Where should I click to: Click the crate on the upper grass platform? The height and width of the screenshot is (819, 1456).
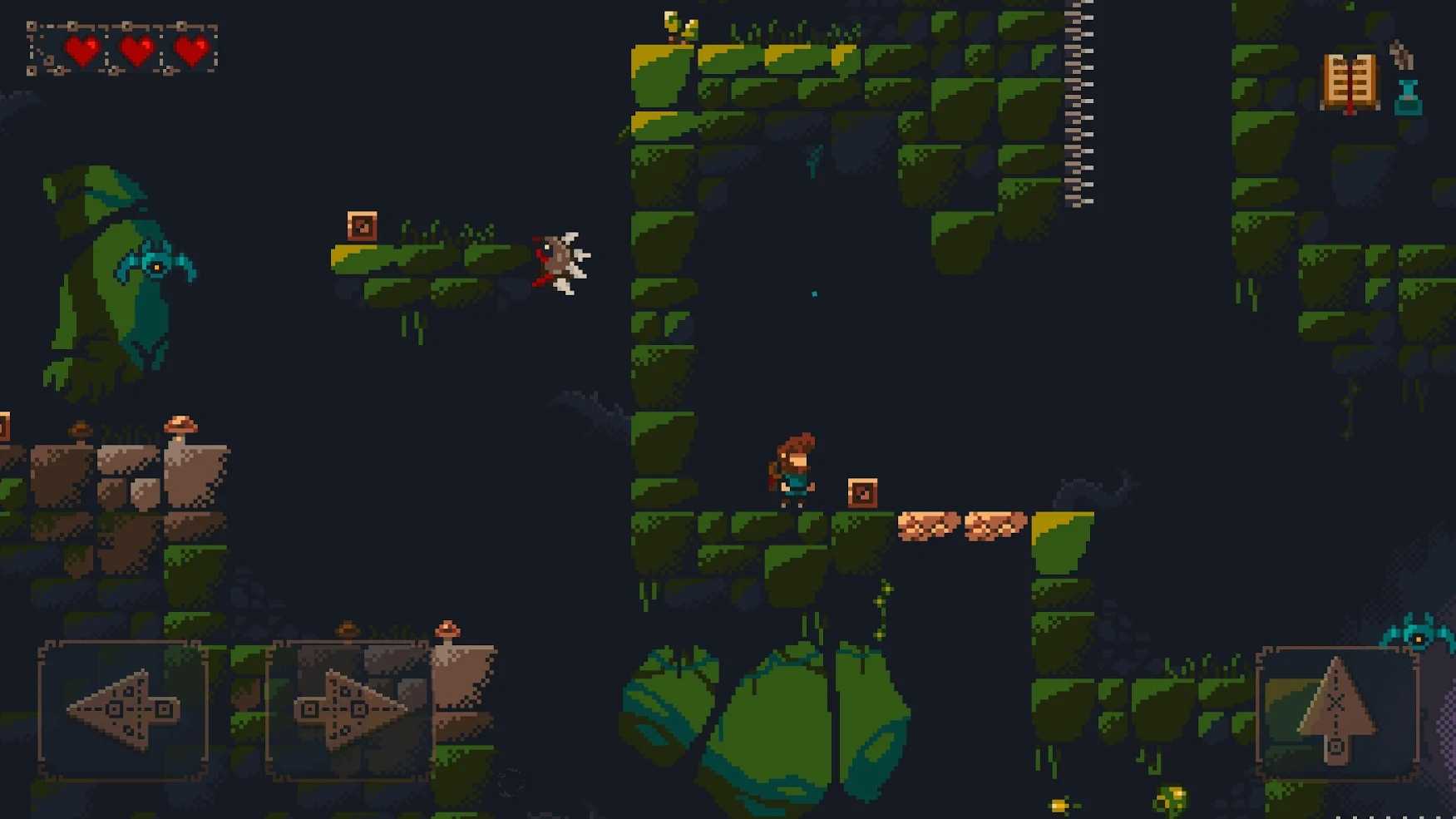362,225
